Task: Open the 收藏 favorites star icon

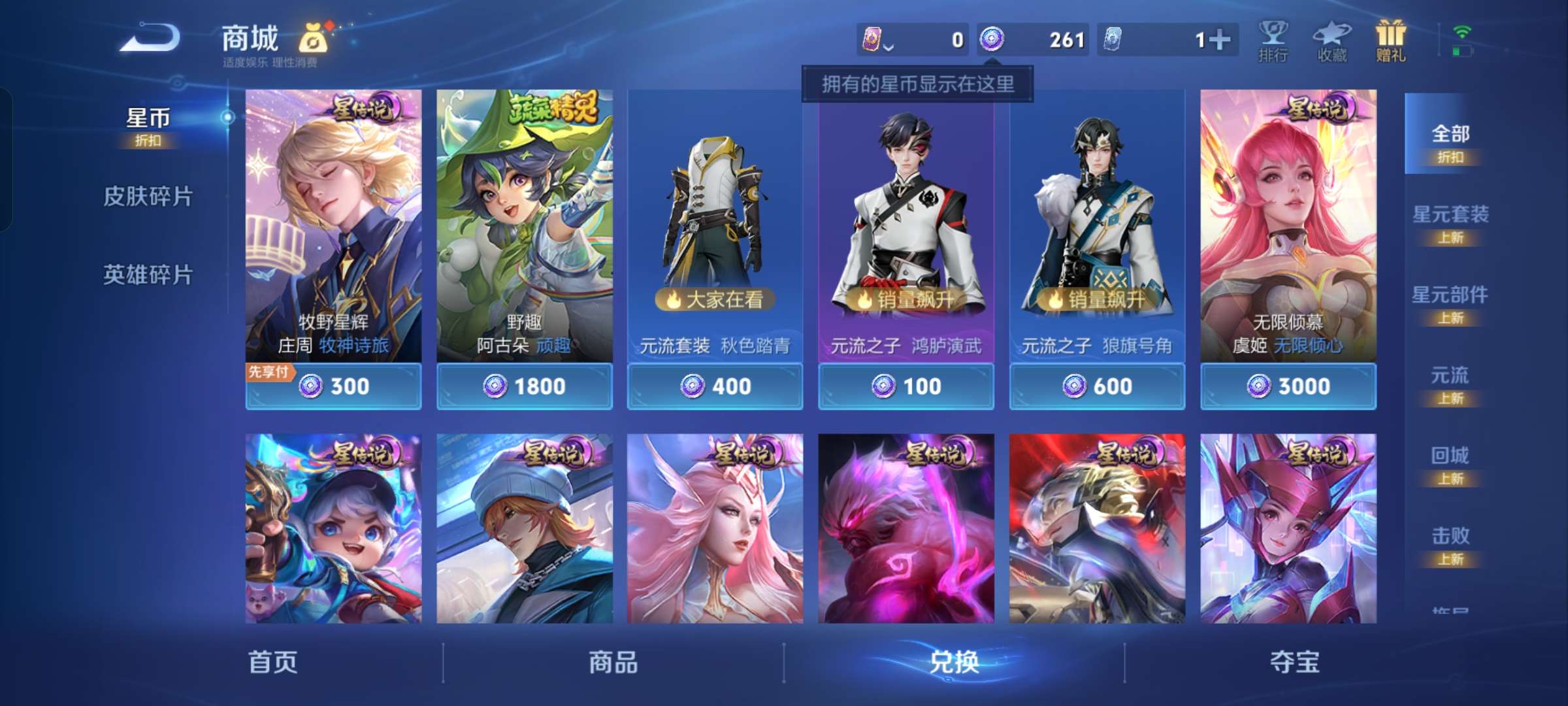Action: click(1333, 39)
